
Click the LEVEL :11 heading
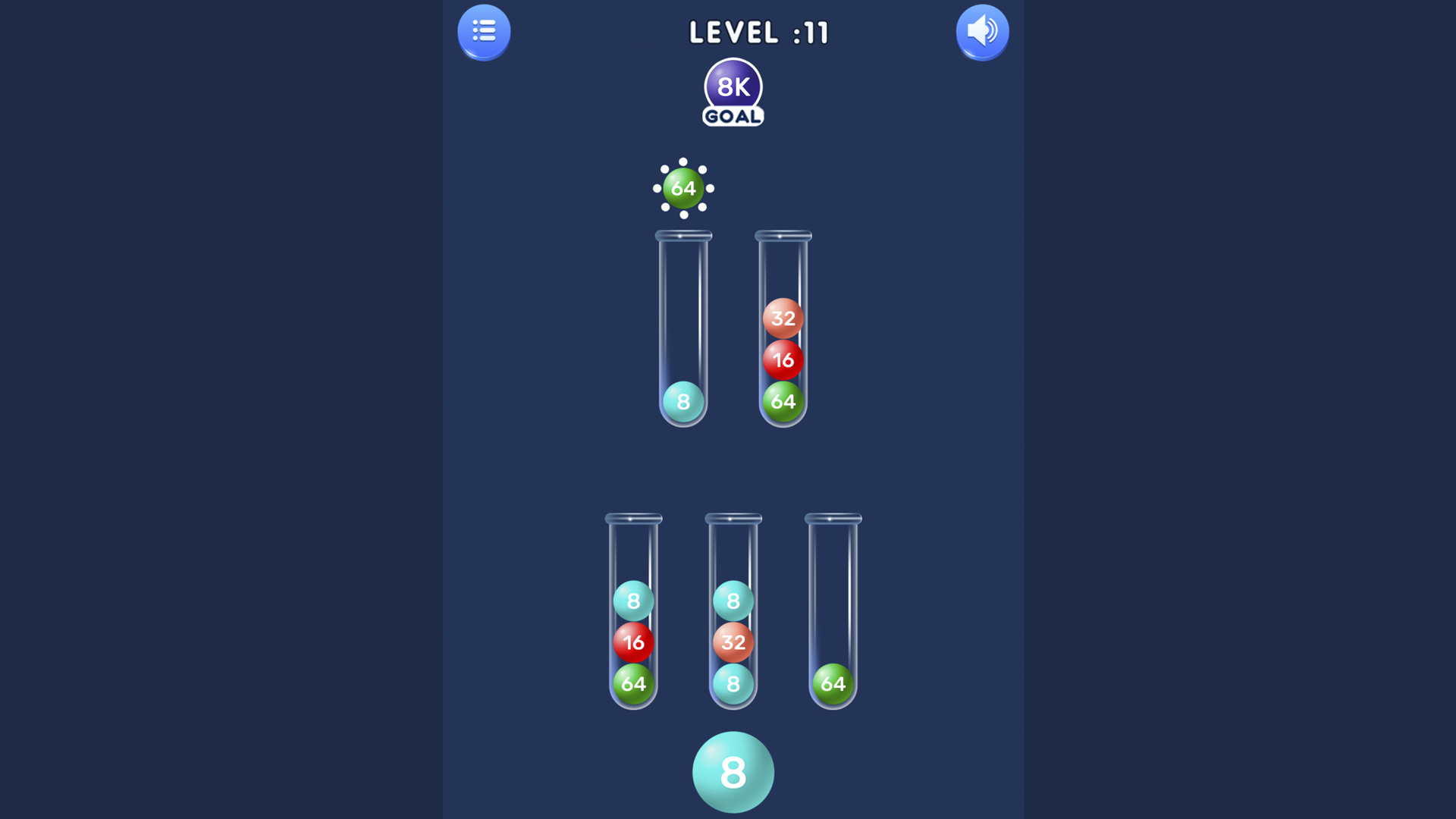pyautogui.click(x=758, y=33)
